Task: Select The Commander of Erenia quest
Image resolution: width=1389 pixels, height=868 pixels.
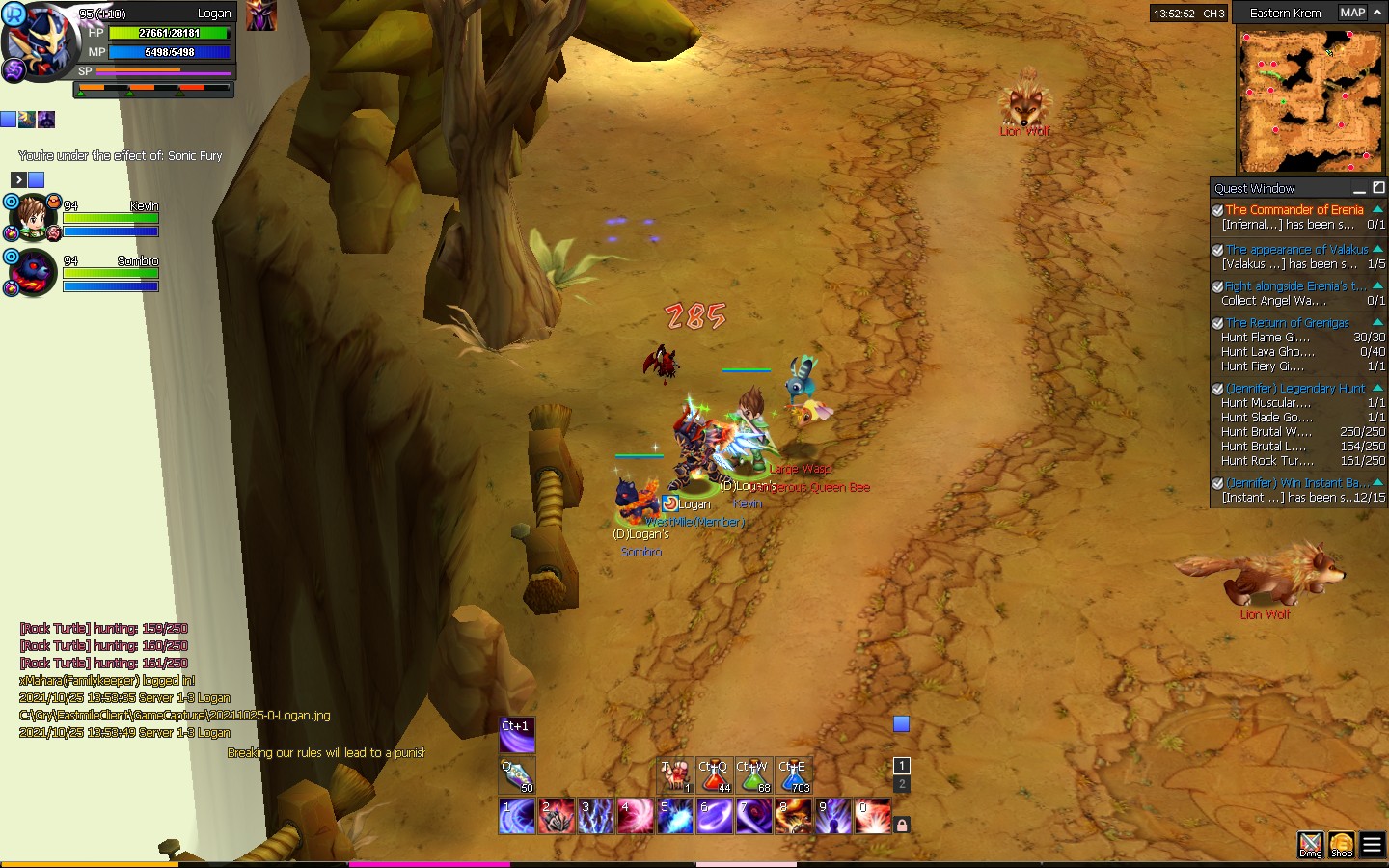Action: pyautogui.click(x=1294, y=209)
